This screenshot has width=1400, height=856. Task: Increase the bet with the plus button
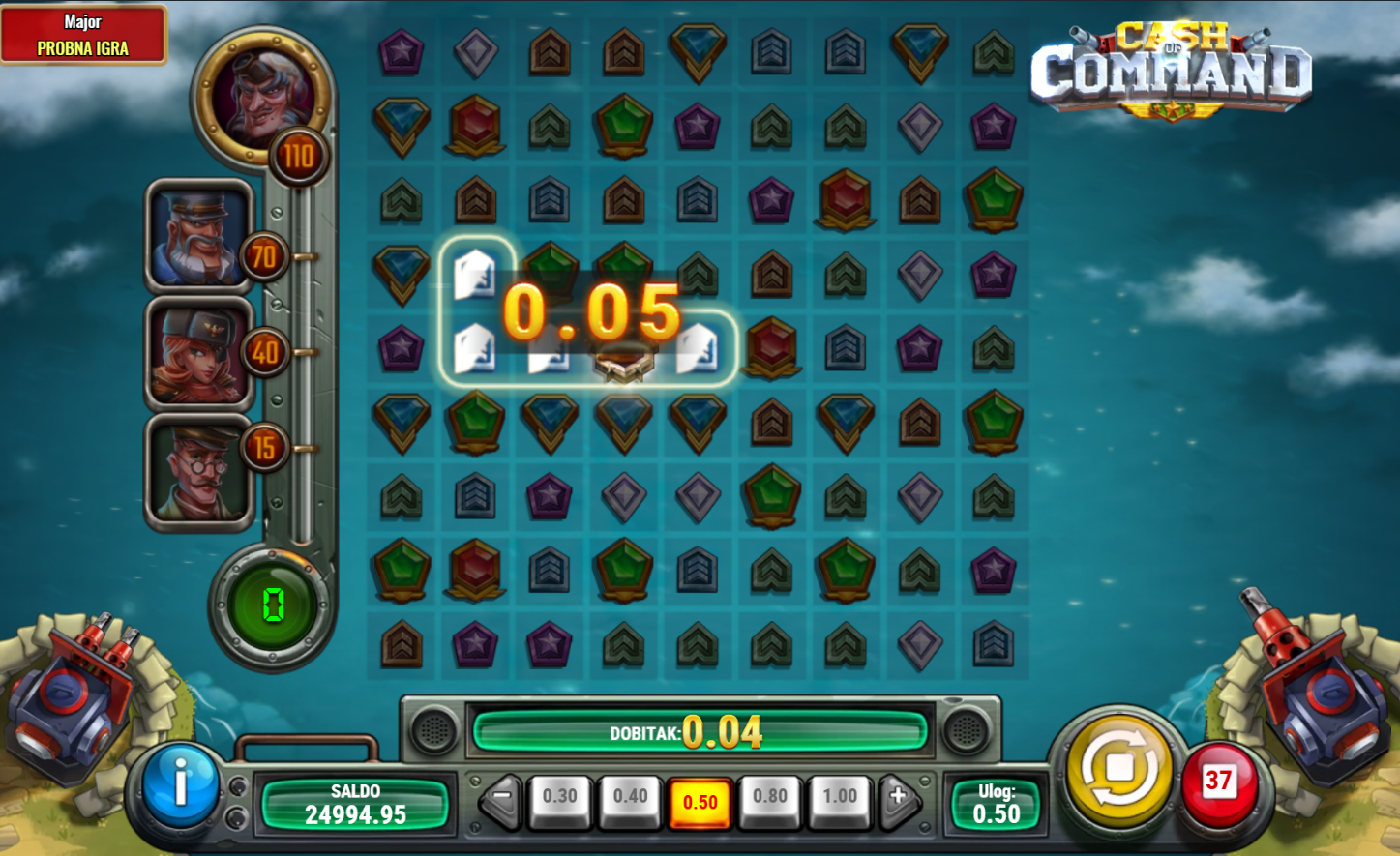click(x=898, y=798)
